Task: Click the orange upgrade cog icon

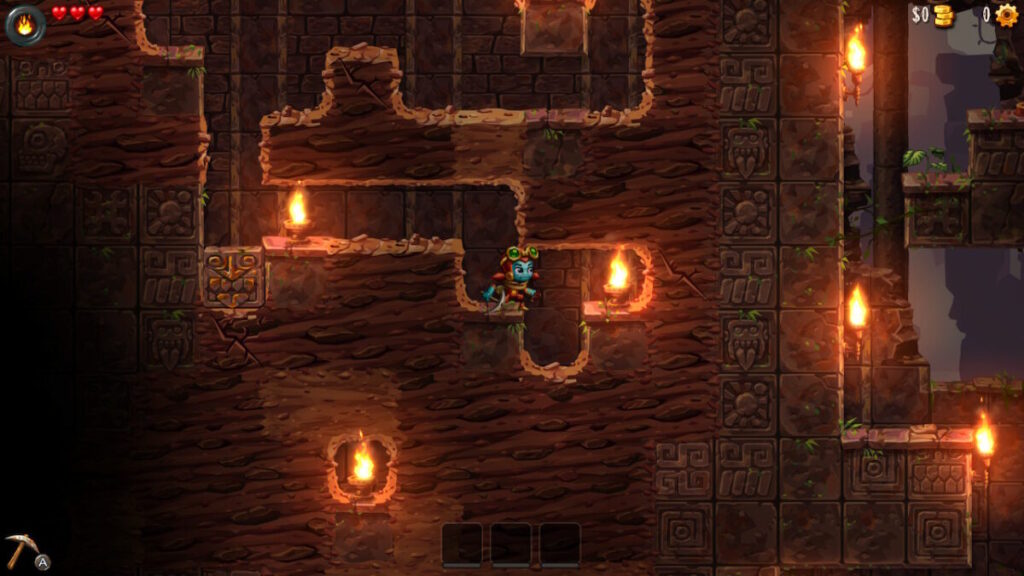Action: tap(1005, 14)
